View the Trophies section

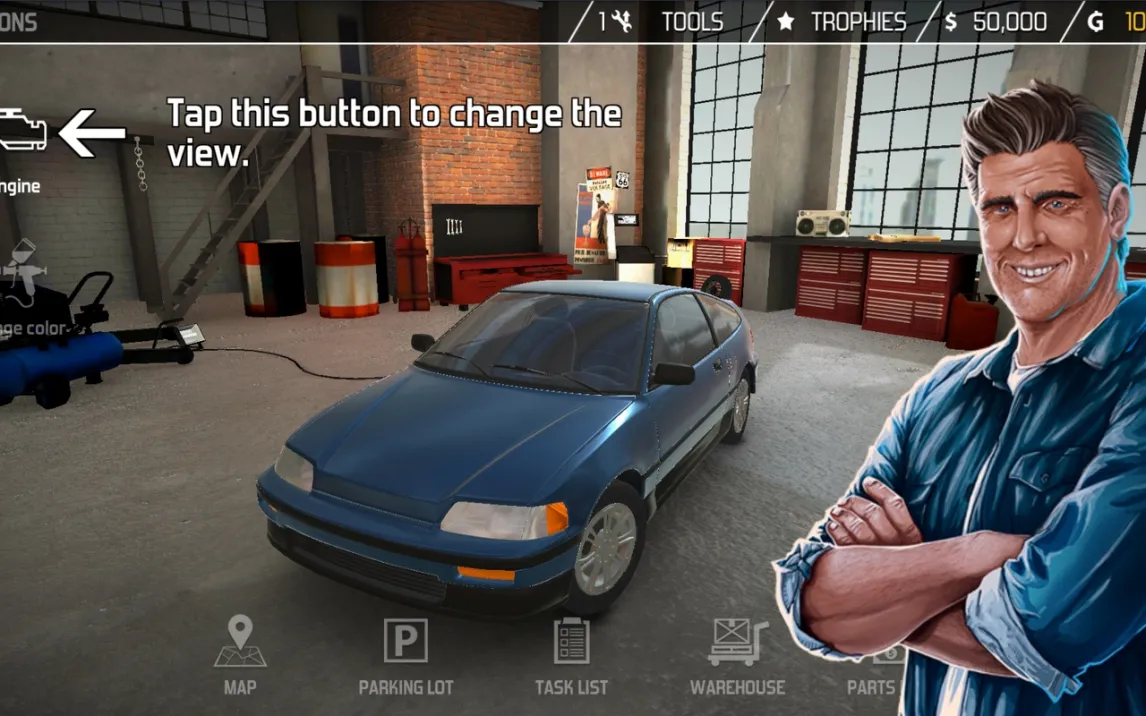click(842, 22)
